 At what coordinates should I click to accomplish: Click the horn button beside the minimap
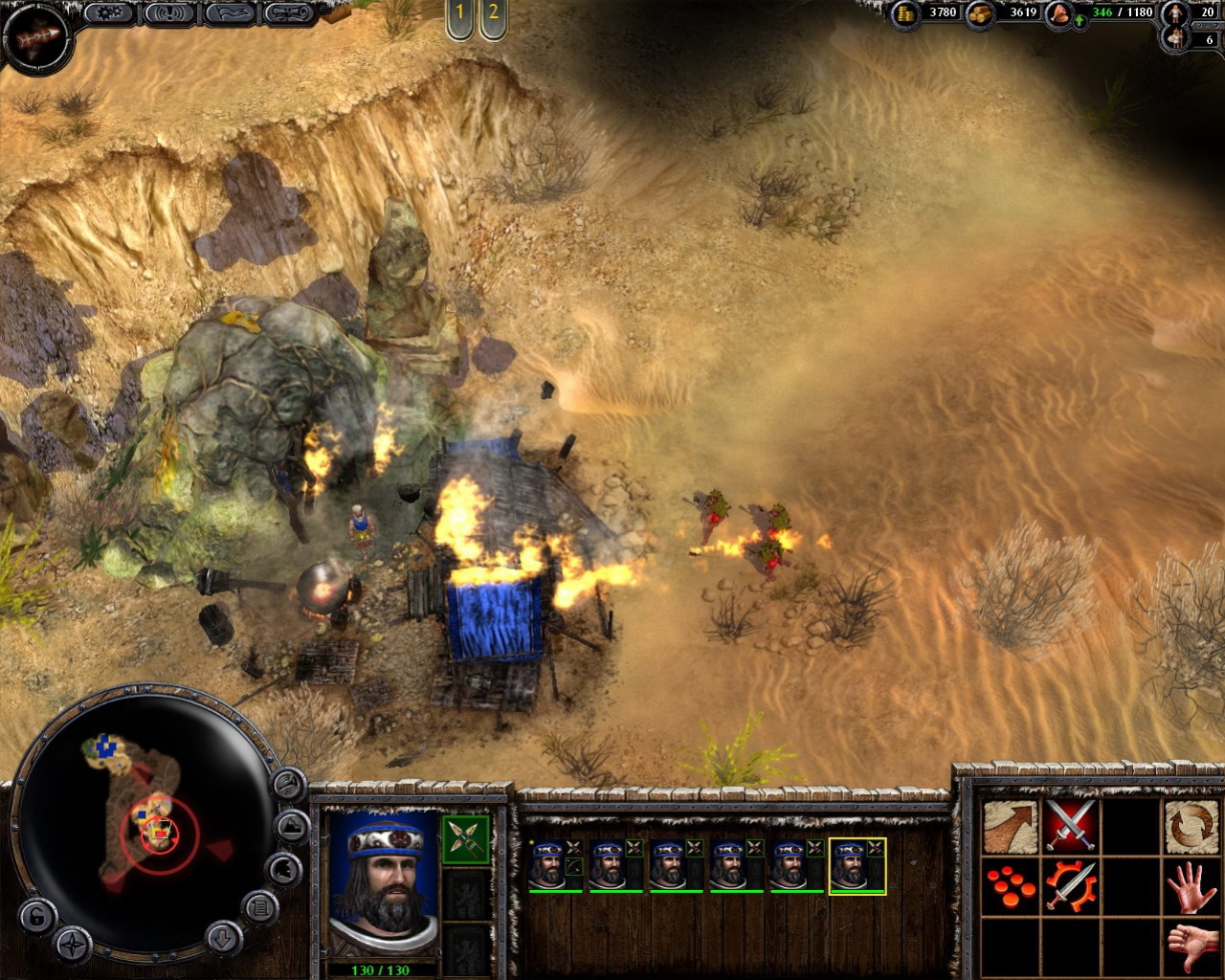288,785
